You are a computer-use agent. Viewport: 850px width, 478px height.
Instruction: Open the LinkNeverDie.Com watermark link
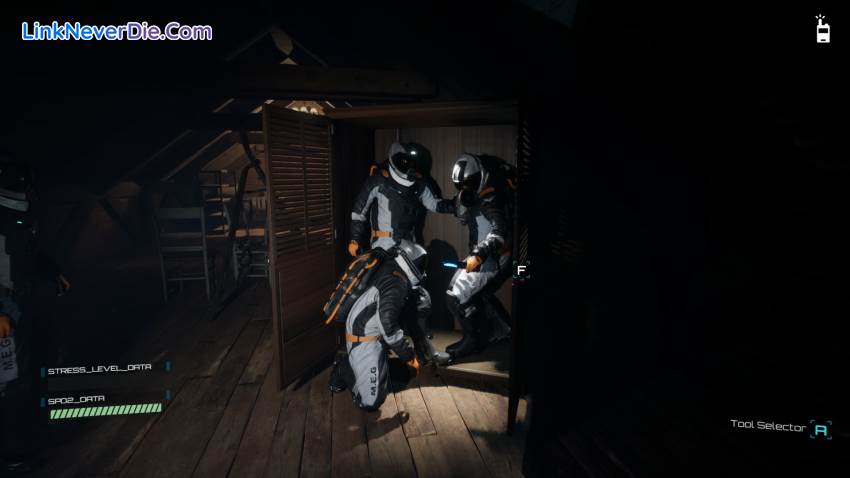(x=117, y=31)
